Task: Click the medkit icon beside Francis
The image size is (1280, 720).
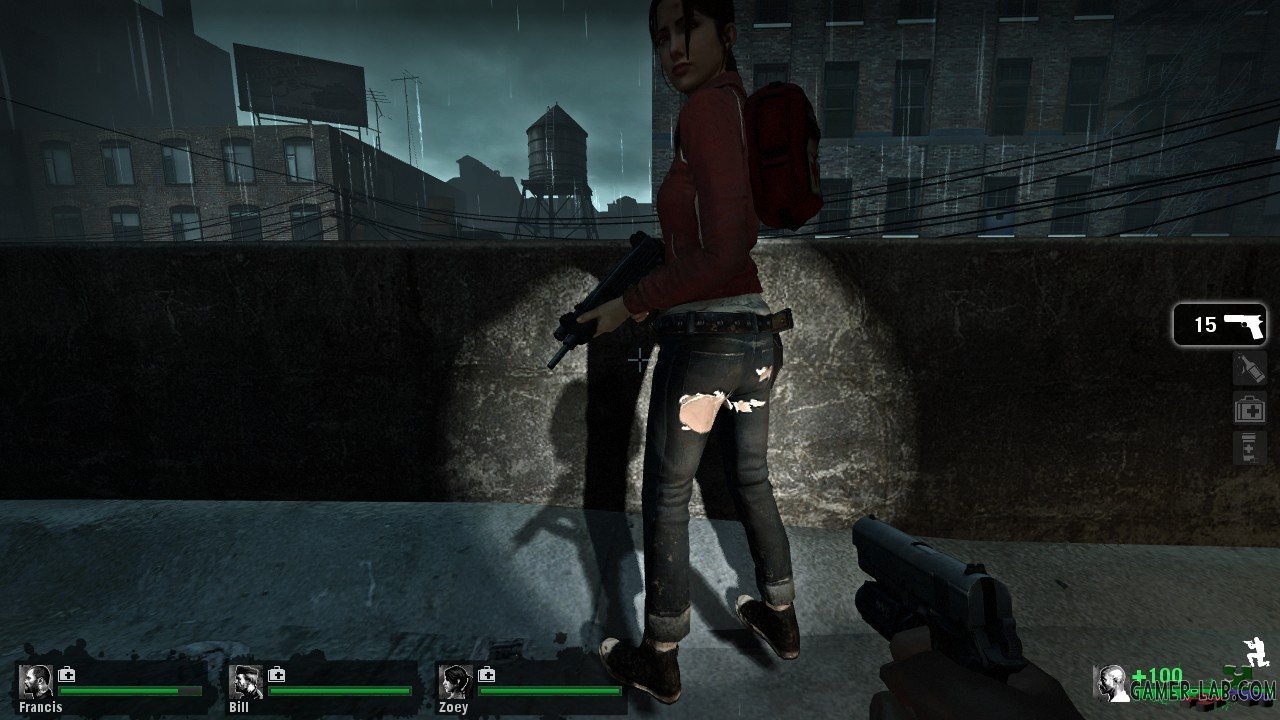Action: pyautogui.click(x=67, y=674)
